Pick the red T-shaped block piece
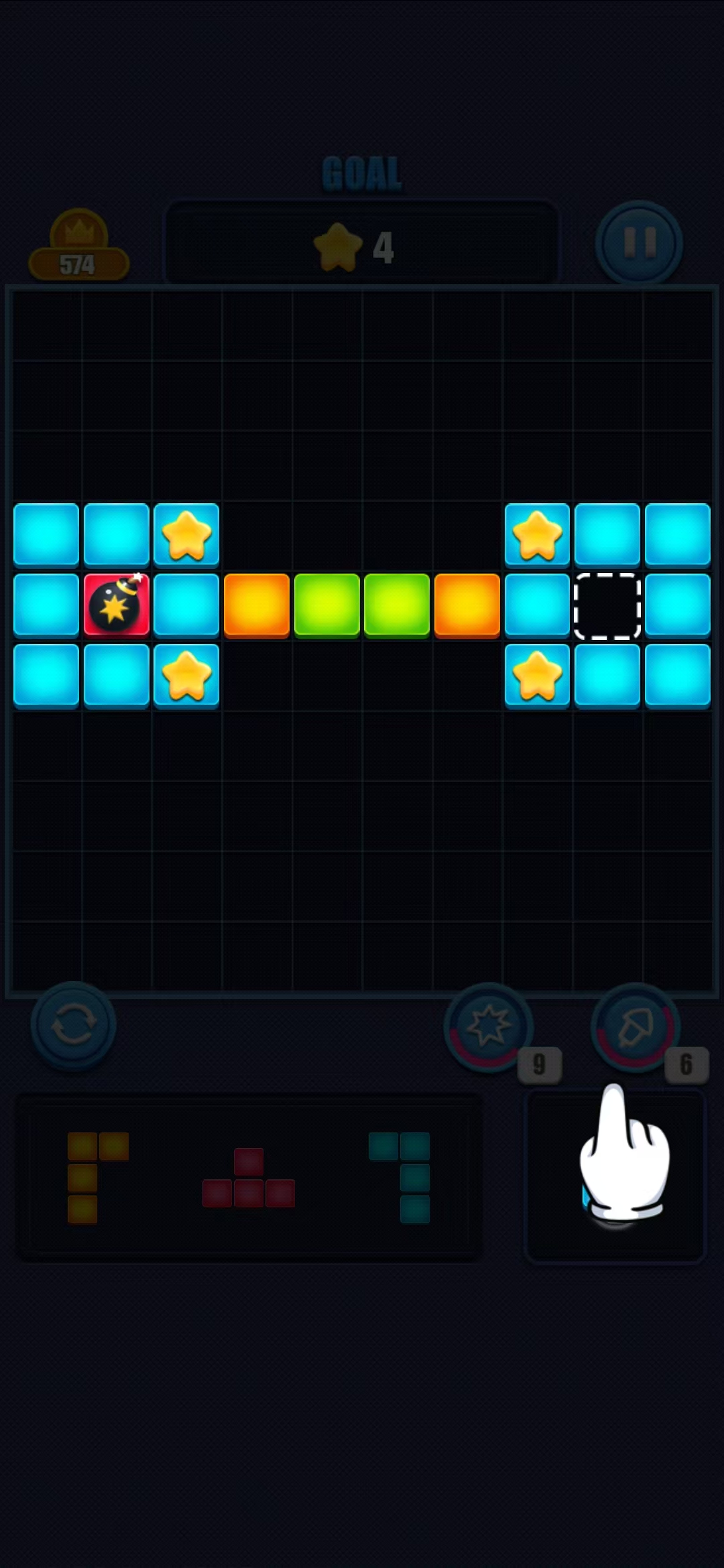The height and width of the screenshot is (1568, 724). 249,1179
